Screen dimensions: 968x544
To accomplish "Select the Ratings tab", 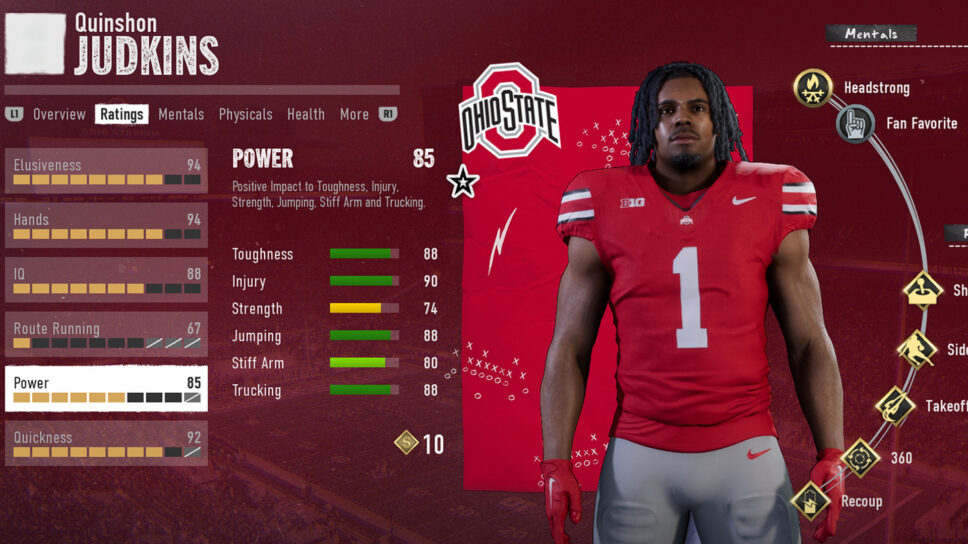I will pyautogui.click(x=122, y=114).
